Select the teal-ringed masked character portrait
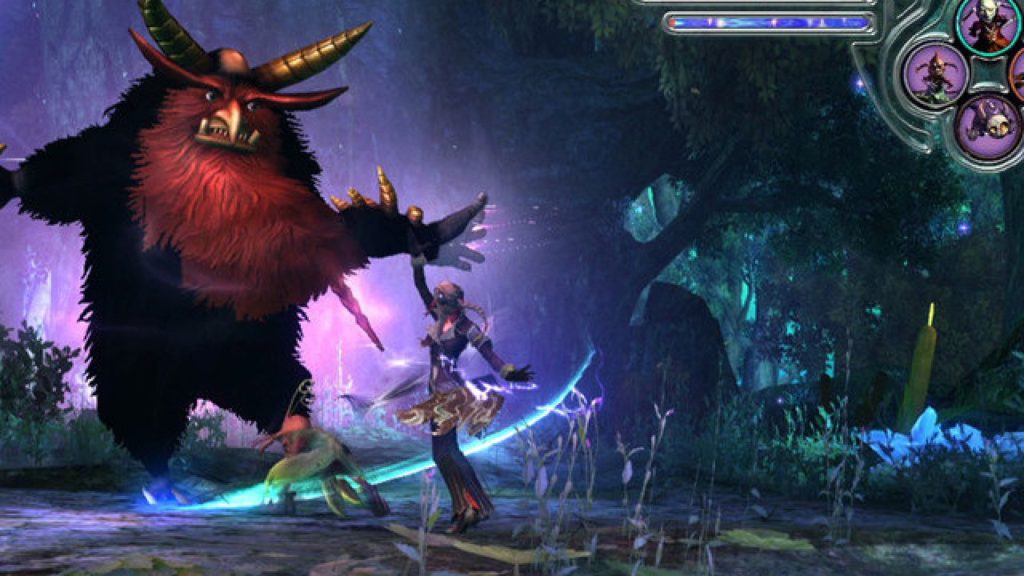Screen dimensions: 1024x576 click(x=987, y=24)
